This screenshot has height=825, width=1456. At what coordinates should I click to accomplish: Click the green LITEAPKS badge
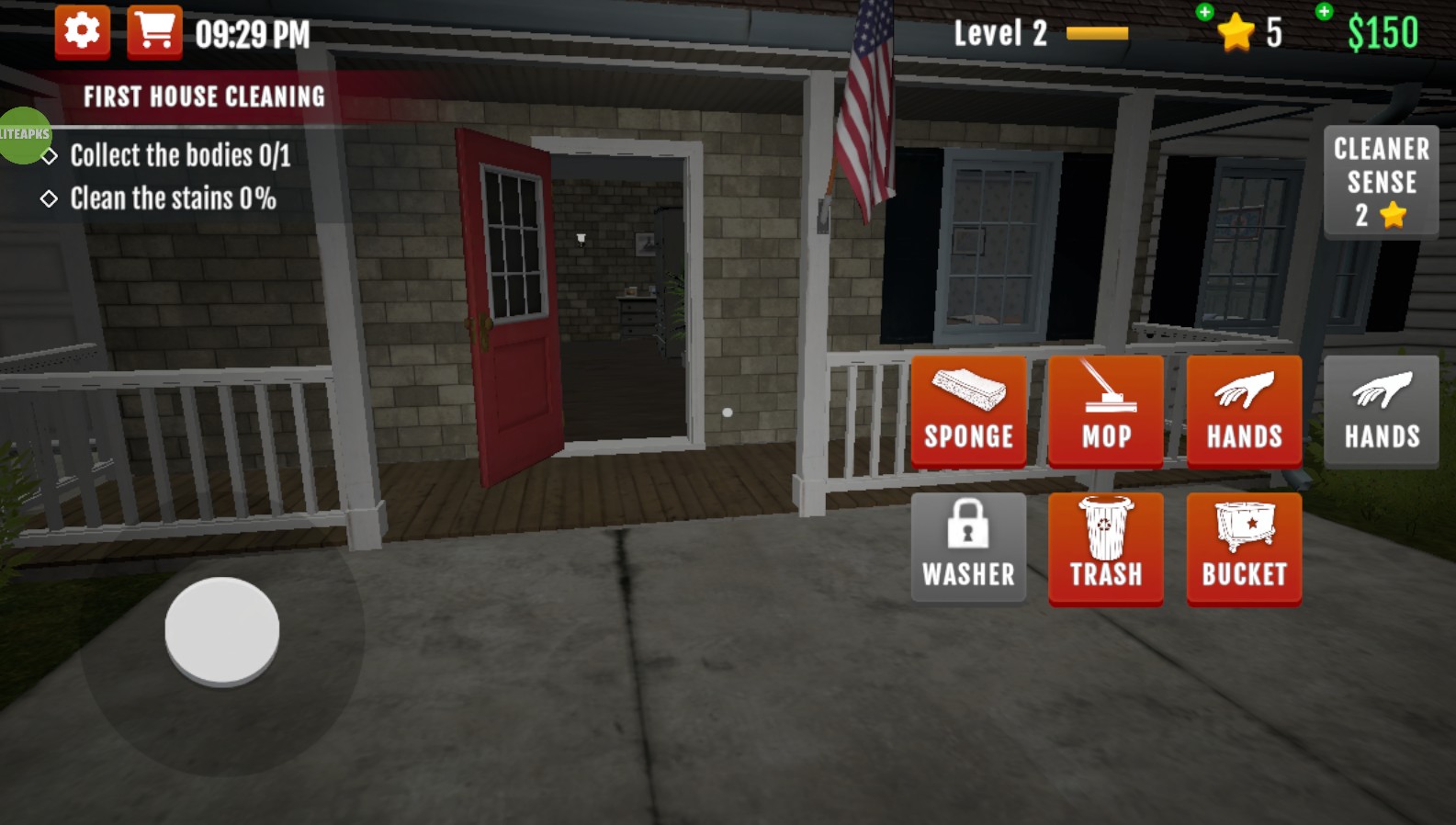coord(23,135)
